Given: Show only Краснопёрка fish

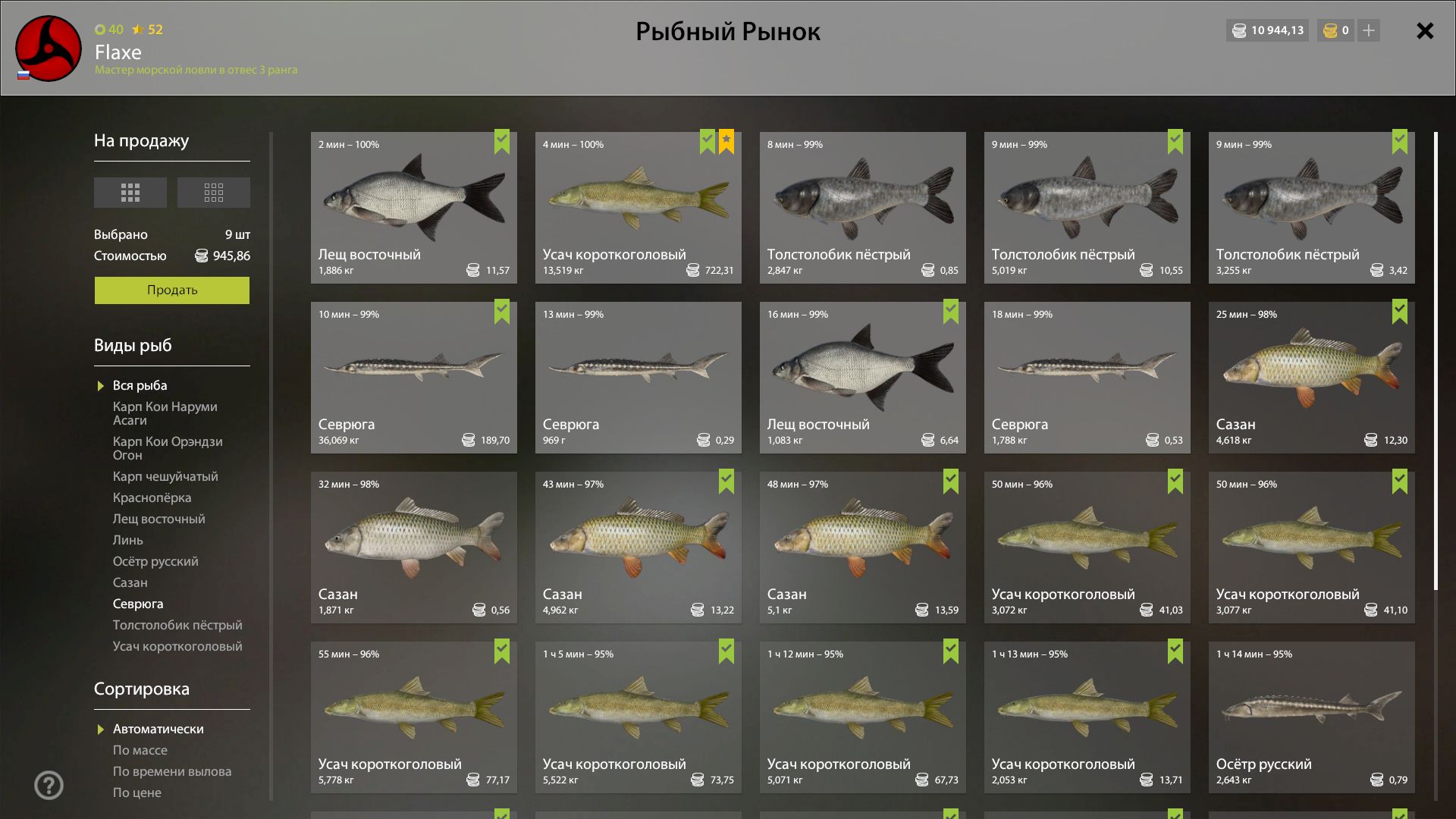Looking at the screenshot, I should (x=152, y=497).
